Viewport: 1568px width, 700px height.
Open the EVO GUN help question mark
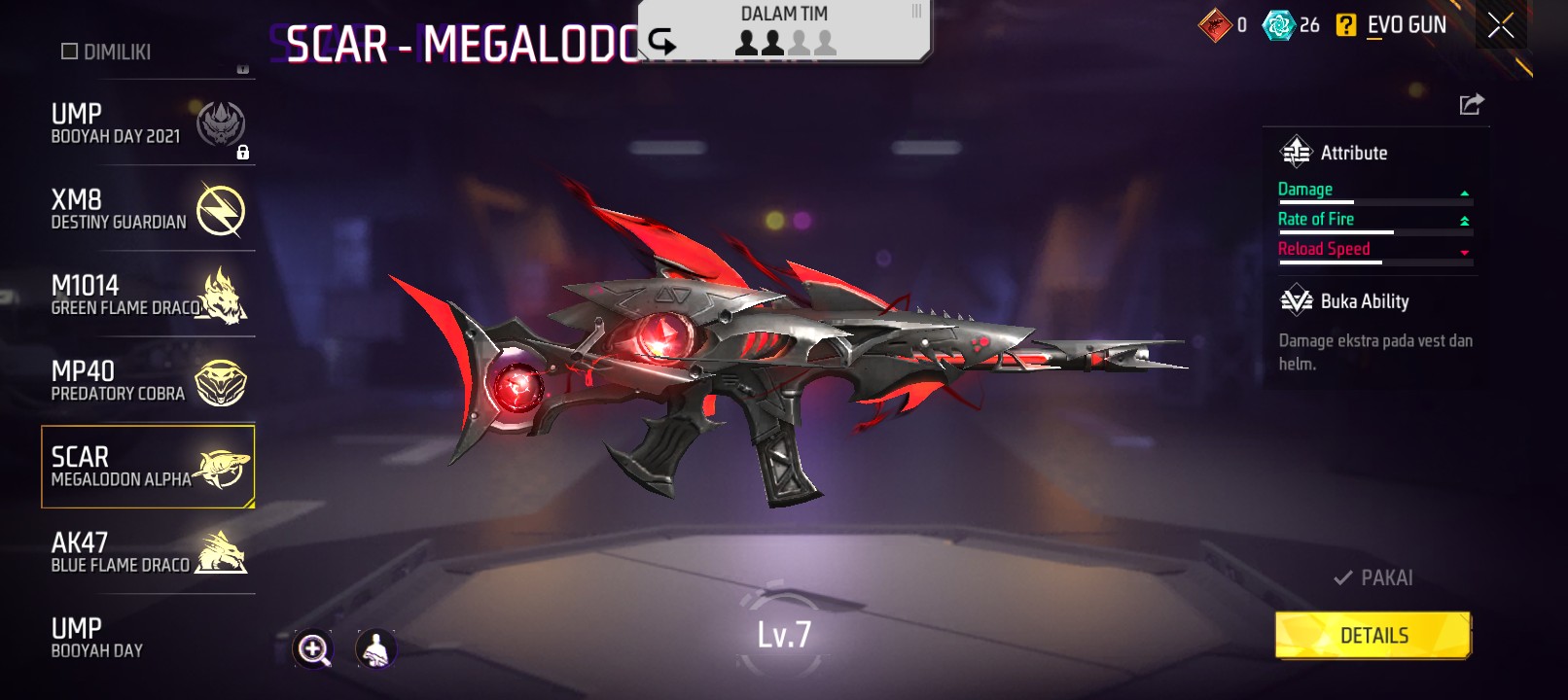pos(1345,25)
